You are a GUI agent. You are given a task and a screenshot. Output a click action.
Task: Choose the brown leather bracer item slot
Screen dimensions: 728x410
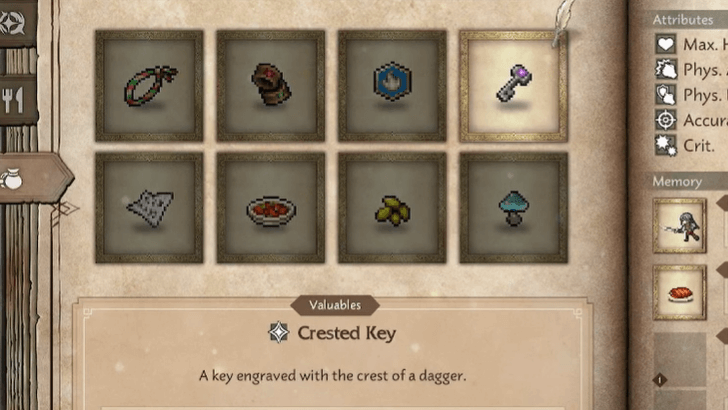pyautogui.click(x=270, y=85)
